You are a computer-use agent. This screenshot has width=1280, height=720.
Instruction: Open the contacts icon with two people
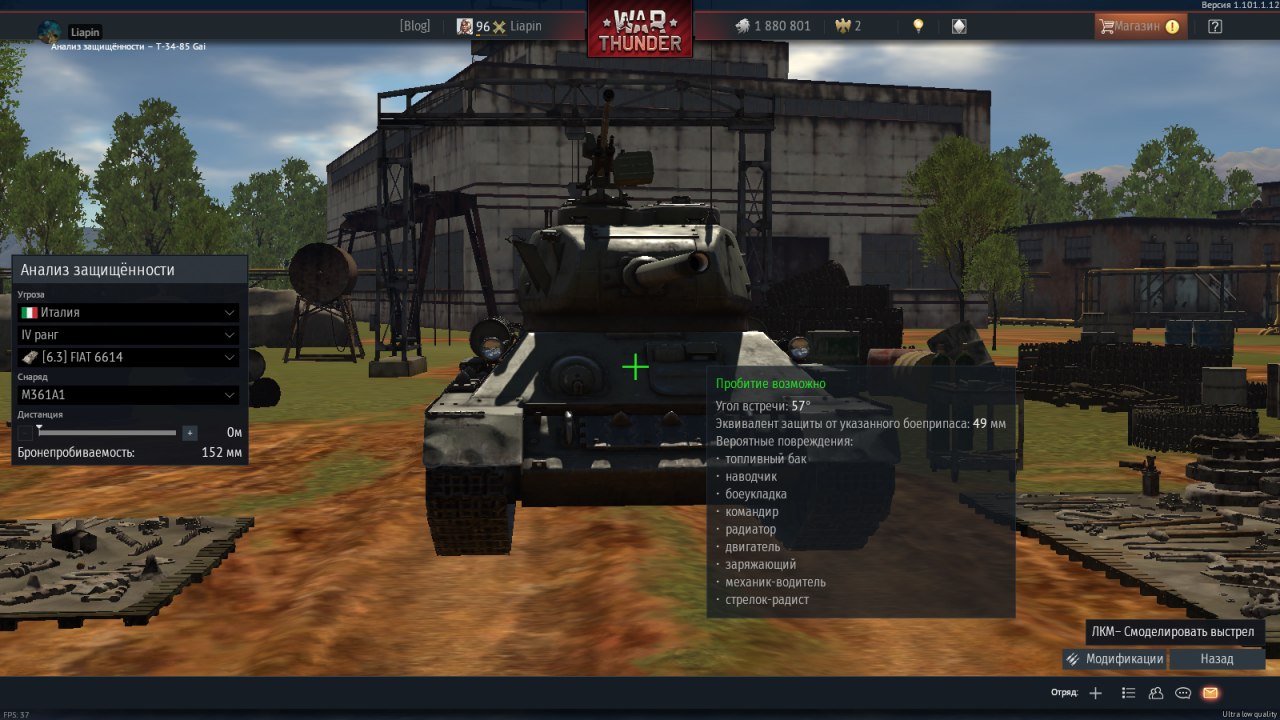tap(1156, 693)
